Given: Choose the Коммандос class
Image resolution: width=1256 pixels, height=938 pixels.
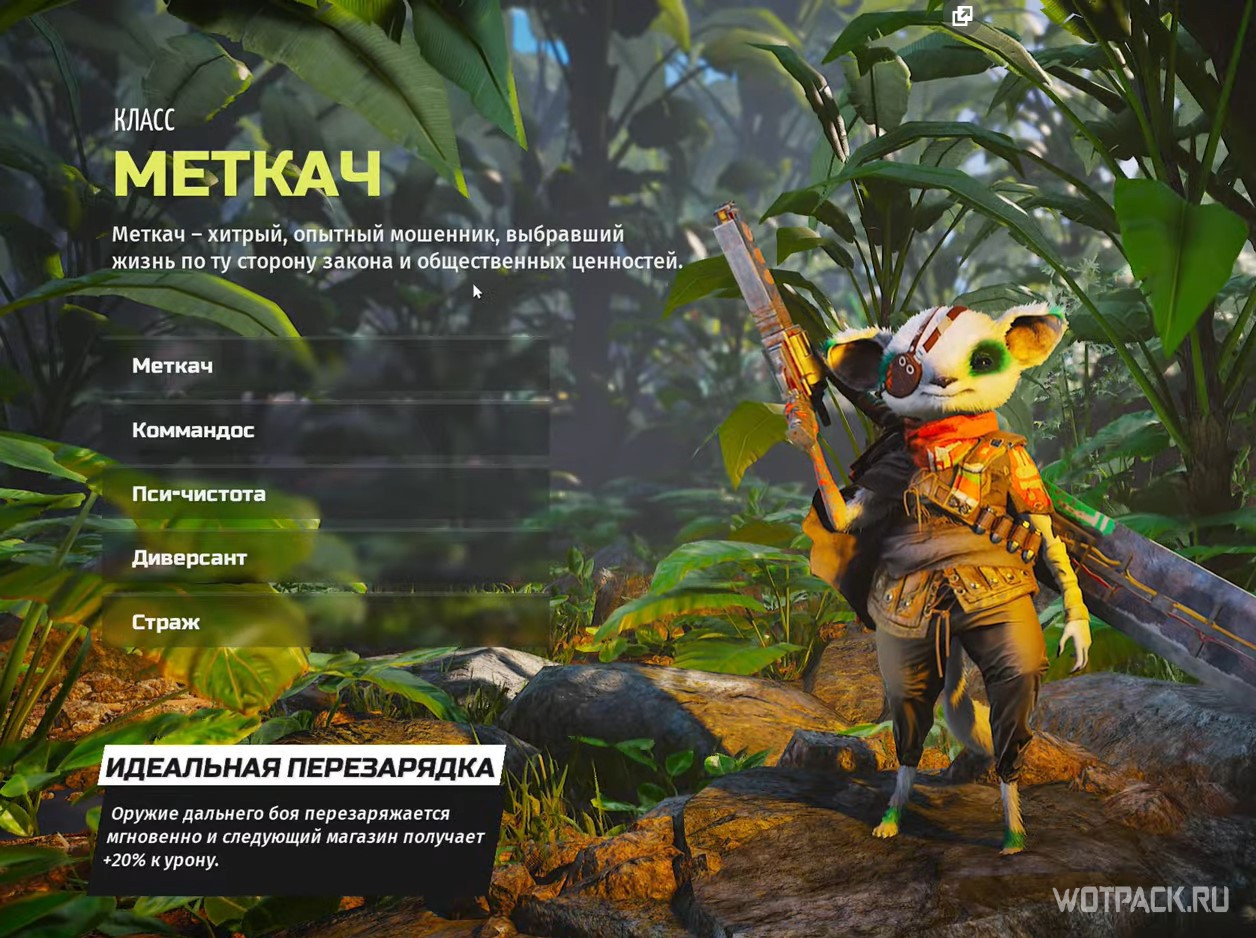Looking at the screenshot, I should tap(194, 430).
